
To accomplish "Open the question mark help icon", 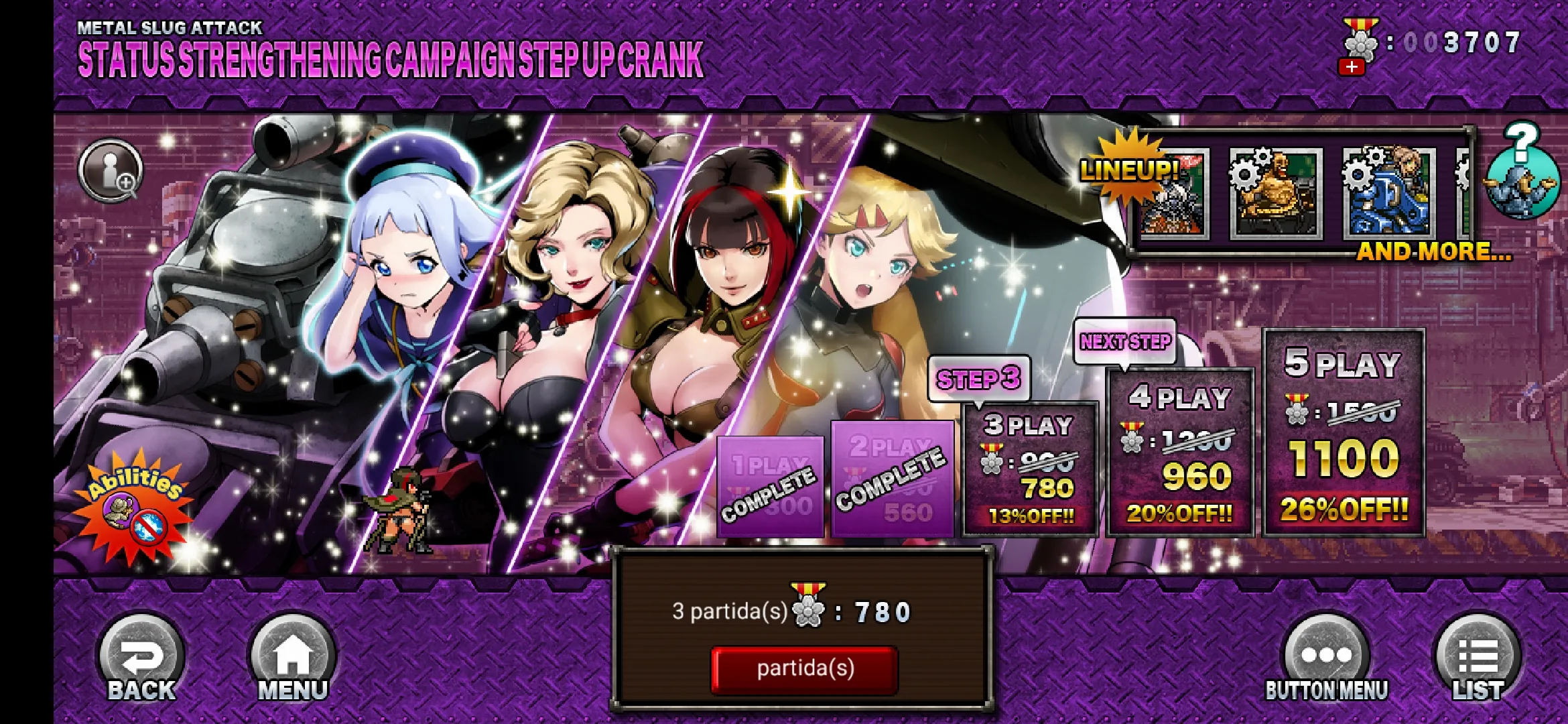I will (x=1522, y=171).
